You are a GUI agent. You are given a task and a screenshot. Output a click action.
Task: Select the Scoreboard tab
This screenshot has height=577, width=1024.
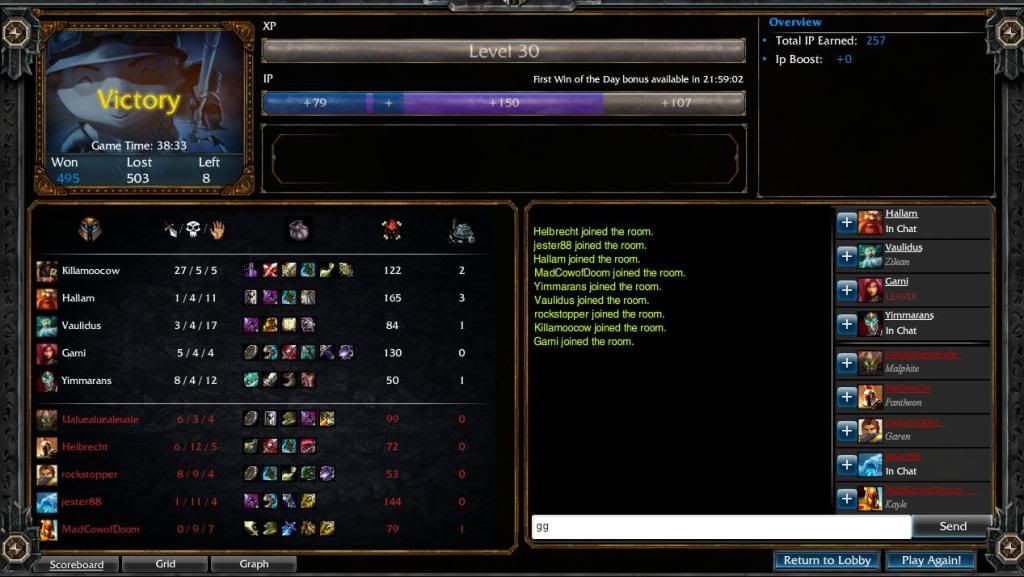coord(77,564)
